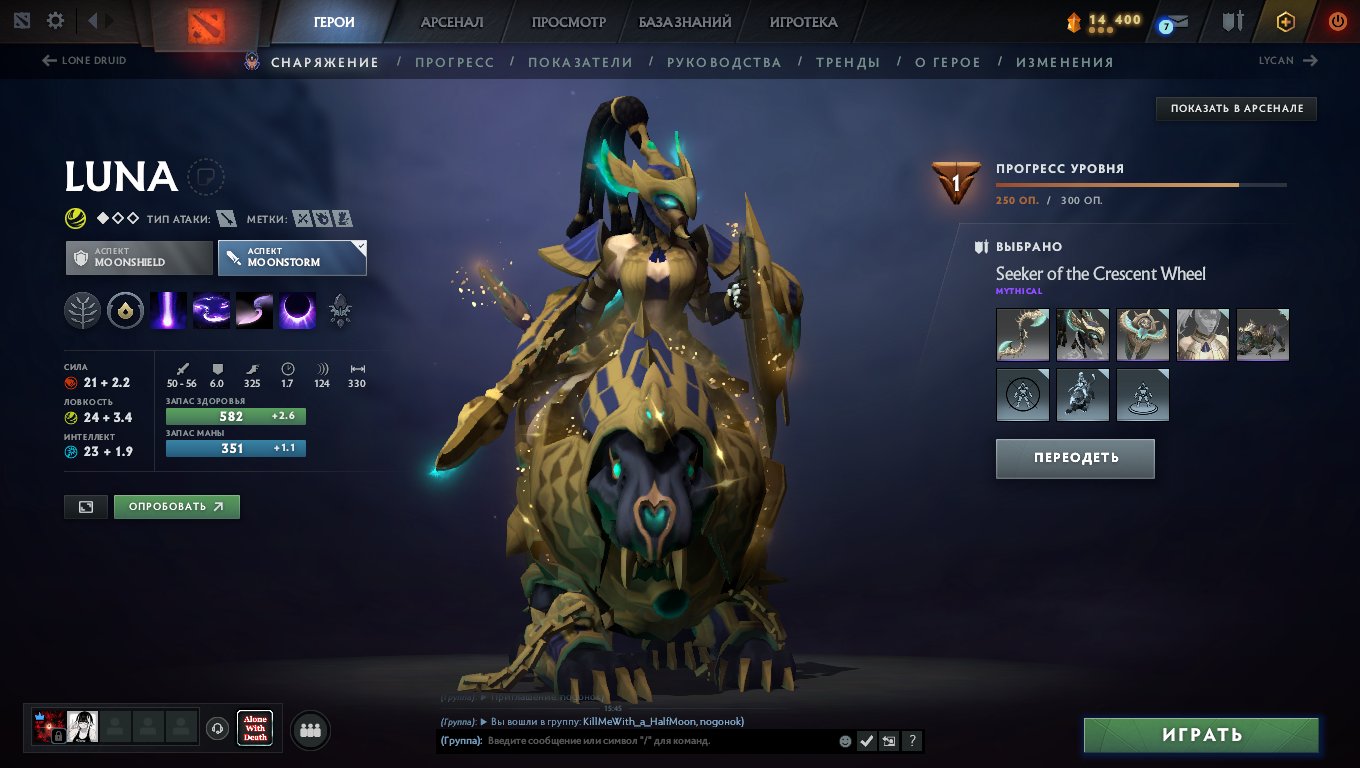Switch to the АРСЕНАЛ tab
Screen dimensions: 1360x768
[x=452, y=21]
